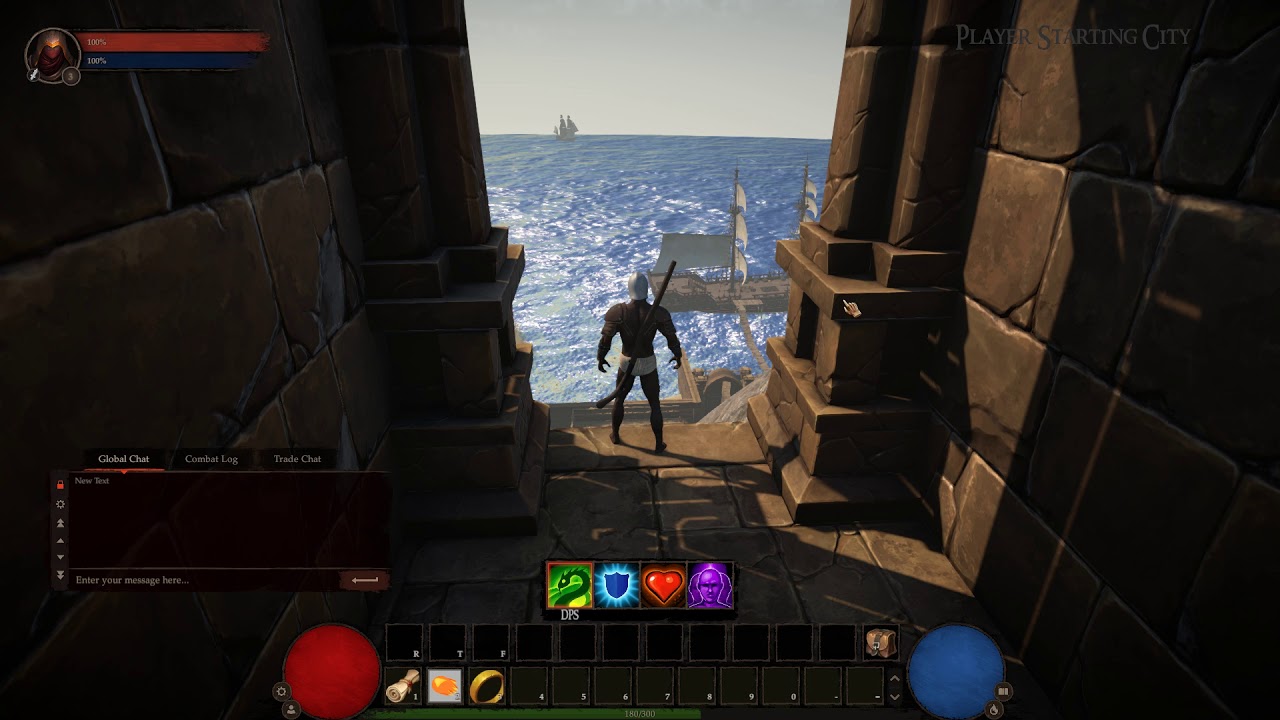Click the hooded character portrait

click(x=51, y=53)
